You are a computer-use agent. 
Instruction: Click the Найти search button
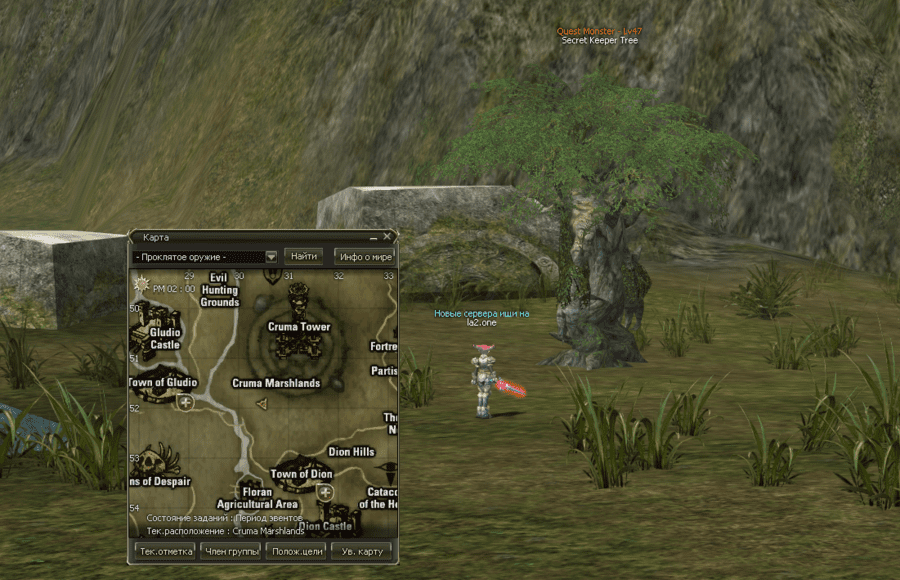click(x=304, y=256)
